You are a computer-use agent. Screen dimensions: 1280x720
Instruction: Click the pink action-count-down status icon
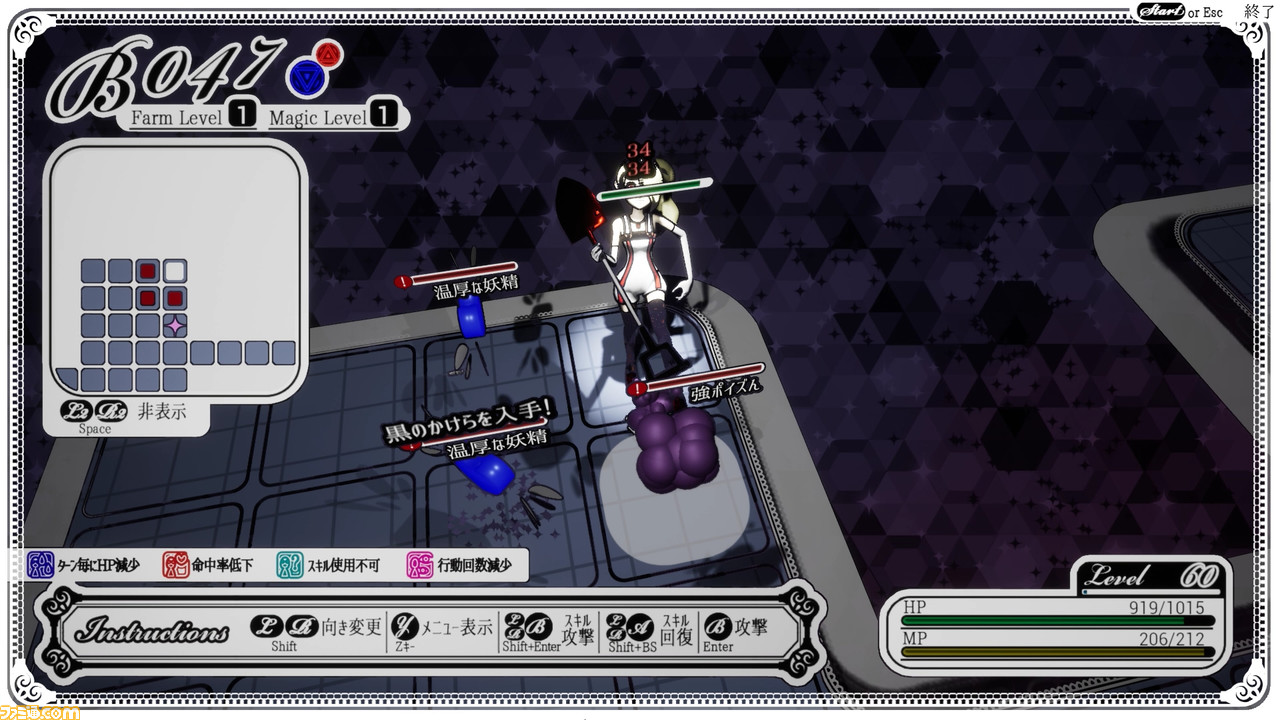coord(420,565)
